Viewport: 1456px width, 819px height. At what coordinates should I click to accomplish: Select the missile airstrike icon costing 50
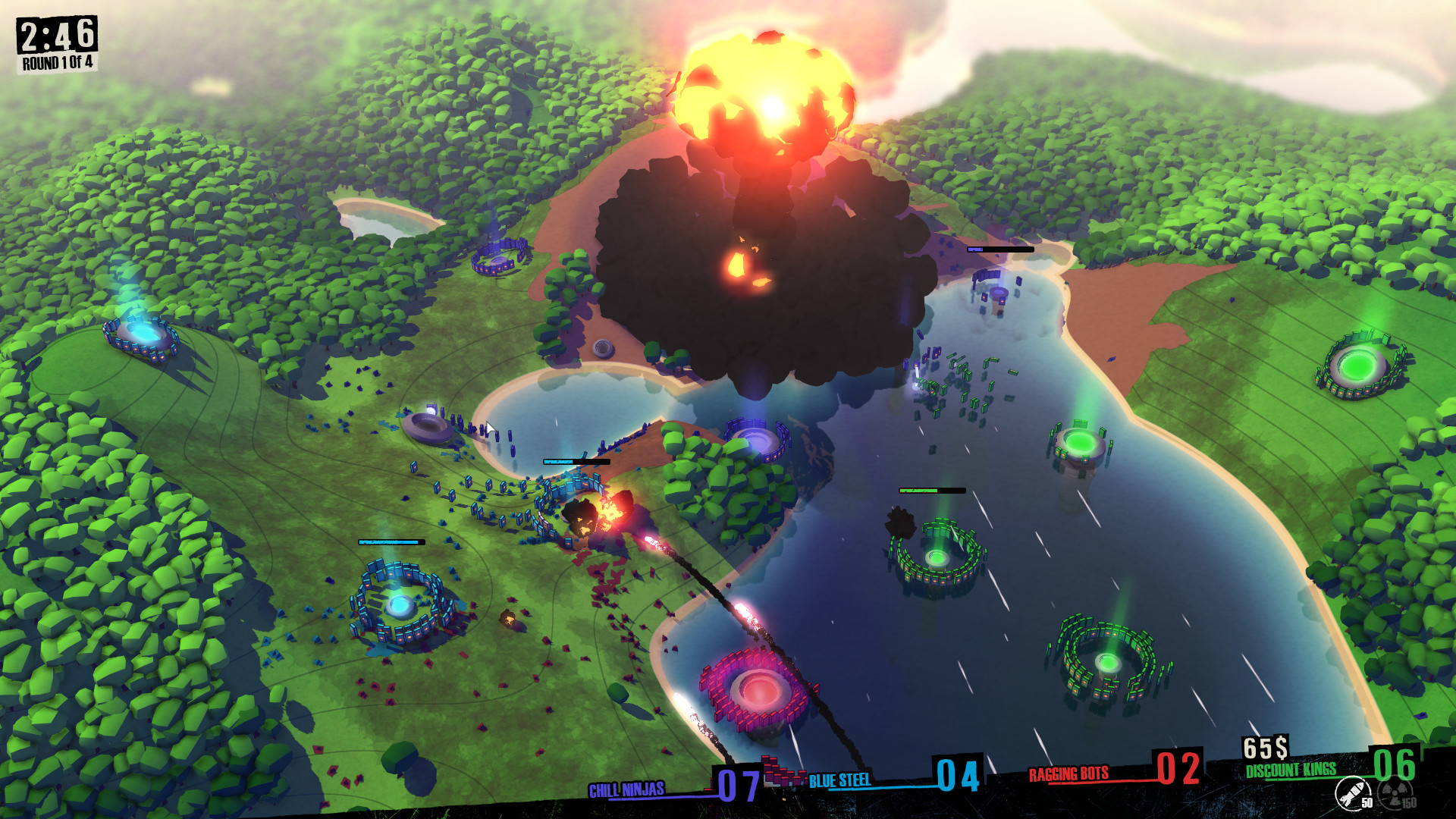[x=1354, y=795]
